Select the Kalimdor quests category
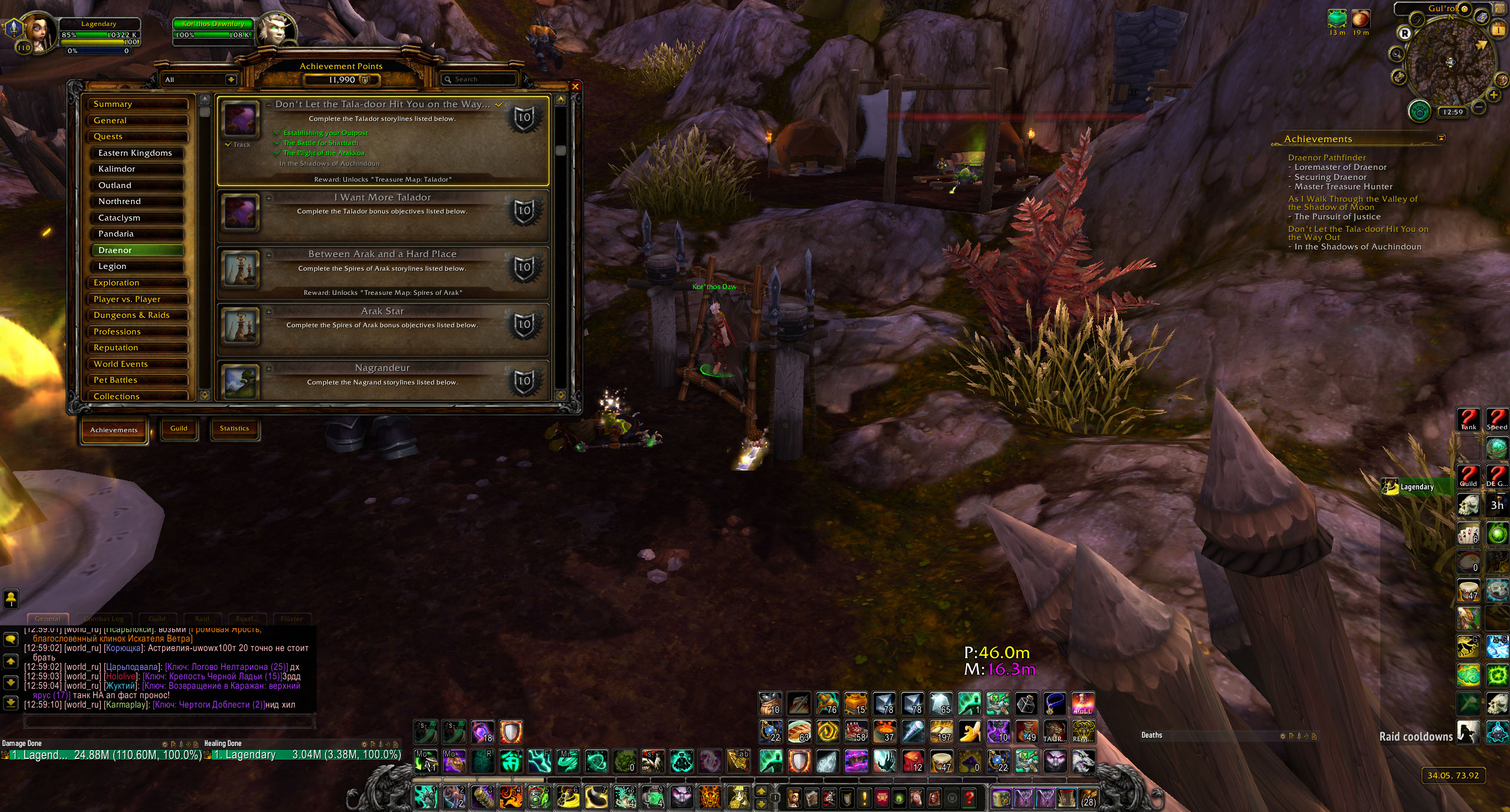The width and height of the screenshot is (1510, 812). pyautogui.click(x=137, y=169)
